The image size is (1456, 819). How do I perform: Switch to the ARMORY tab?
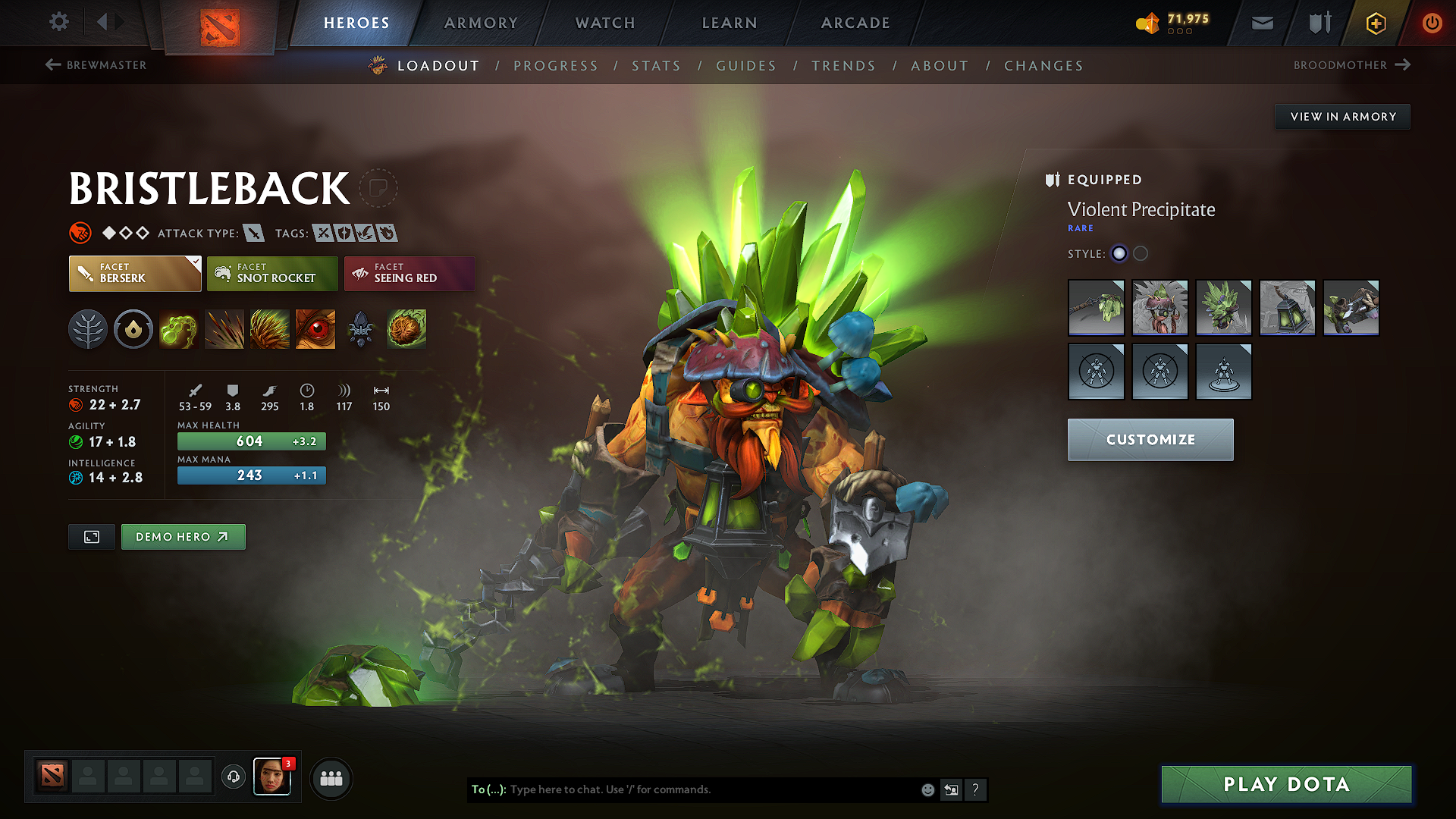click(481, 23)
